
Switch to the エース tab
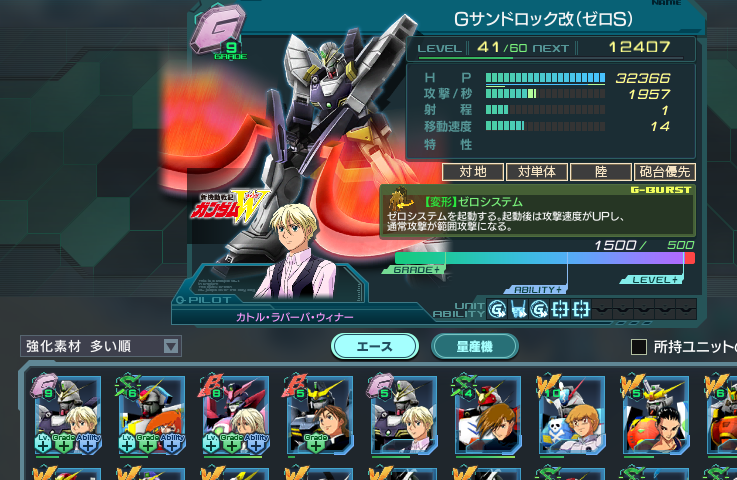pos(375,346)
